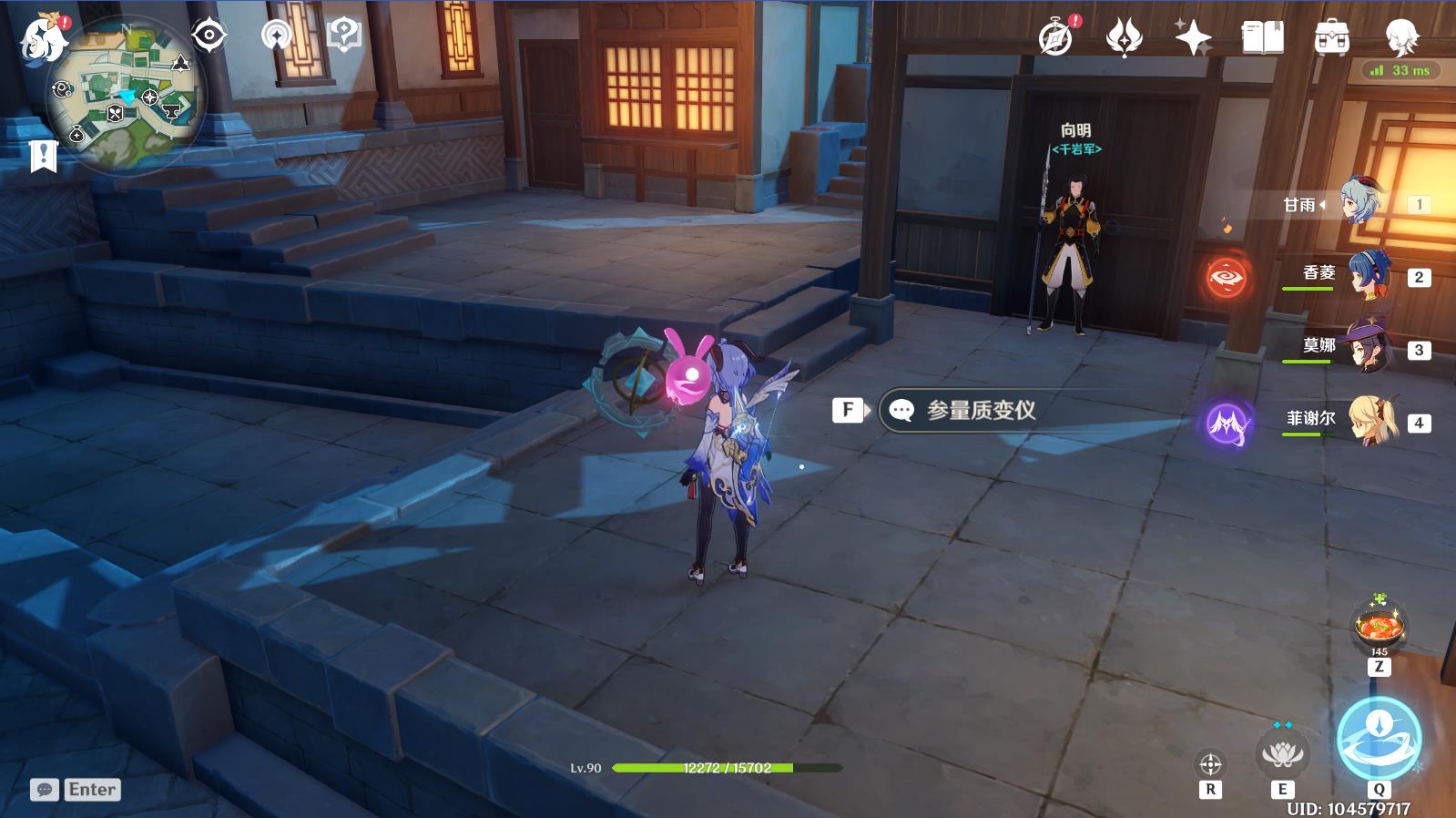Use Ganyu's lotus elemental skill
Viewport: 1456px width, 818px height.
(x=1282, y=754)
